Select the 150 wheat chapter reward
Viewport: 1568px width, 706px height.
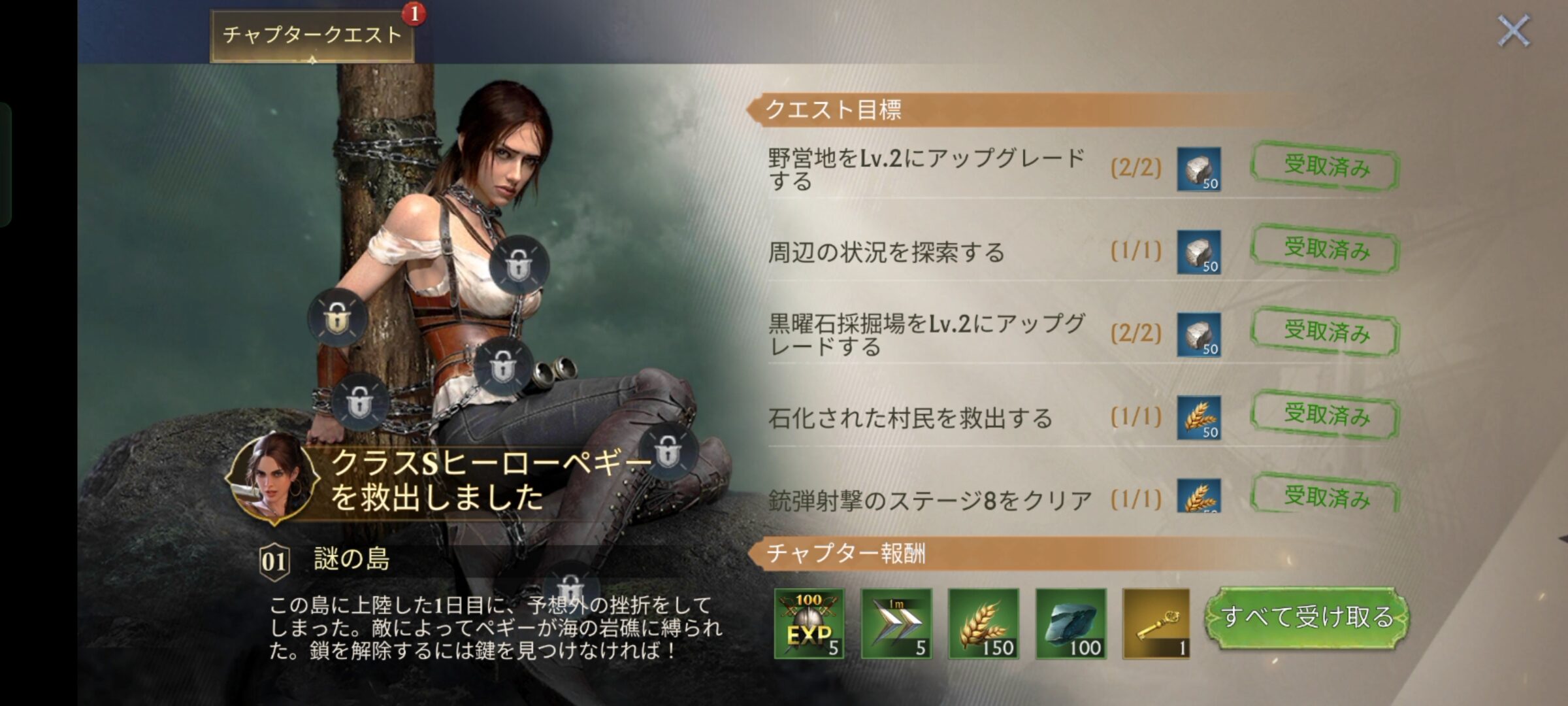click(x=983, y=623)
